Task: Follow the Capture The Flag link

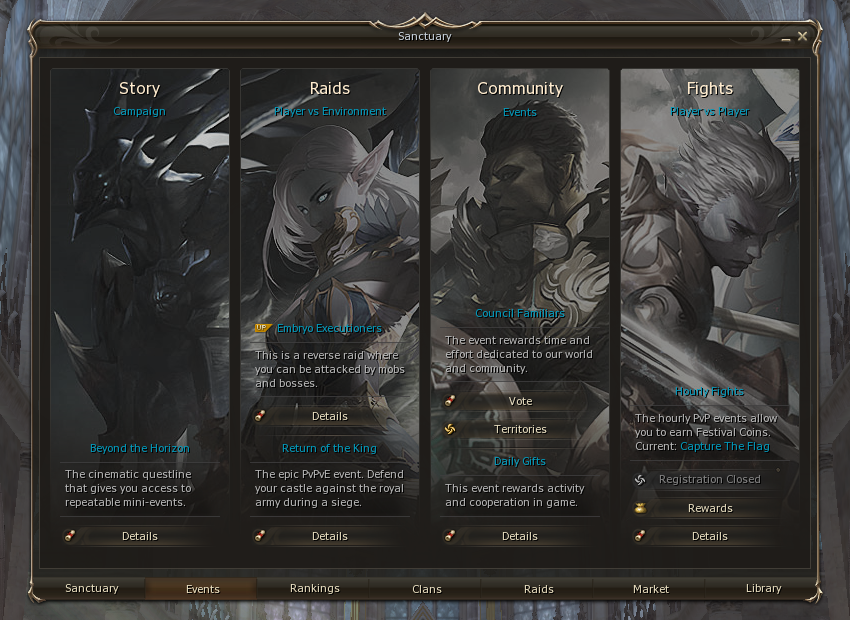Action: (725, 446)
